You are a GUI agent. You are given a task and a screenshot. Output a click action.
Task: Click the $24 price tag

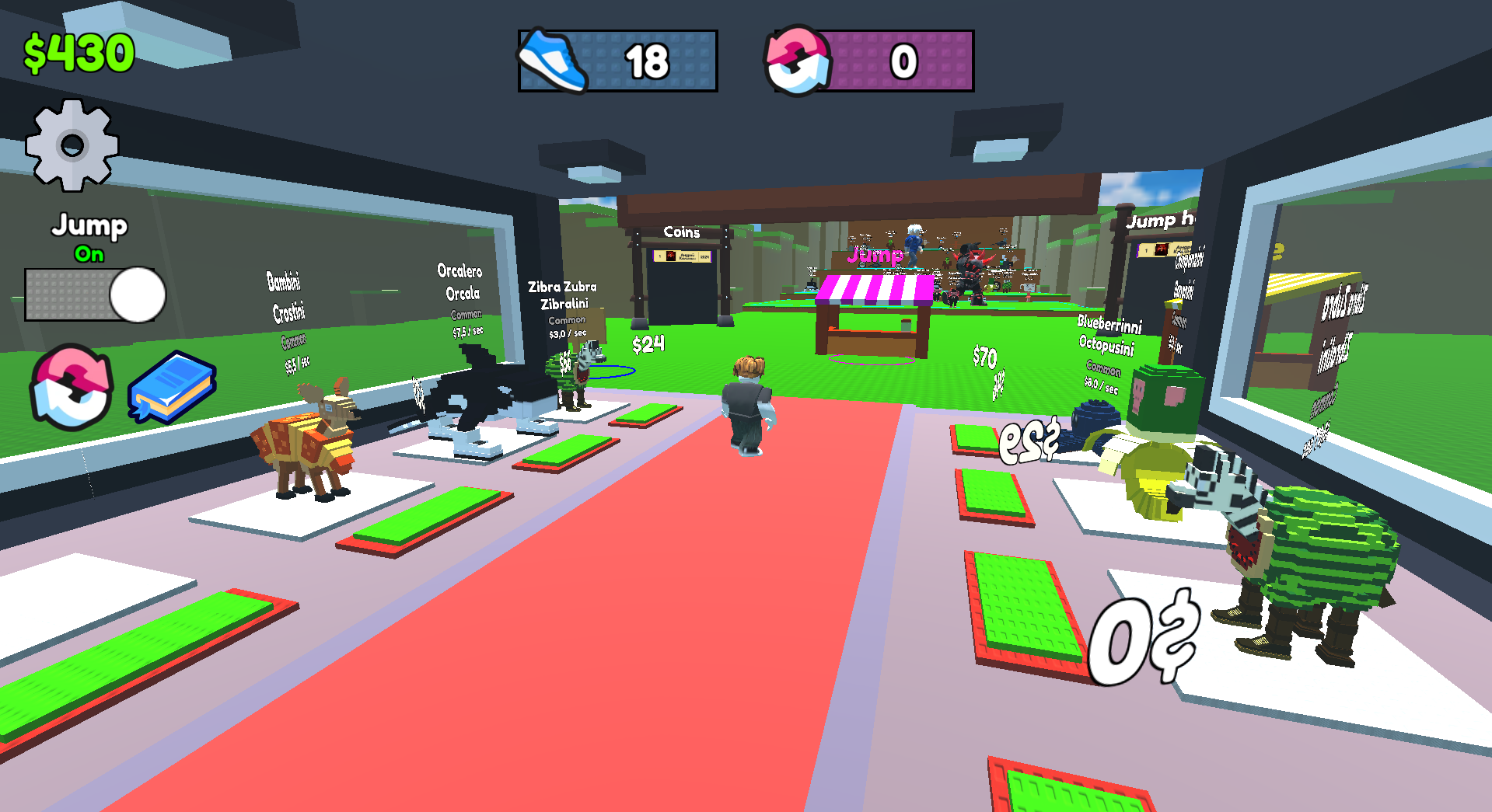click(648, 342)
